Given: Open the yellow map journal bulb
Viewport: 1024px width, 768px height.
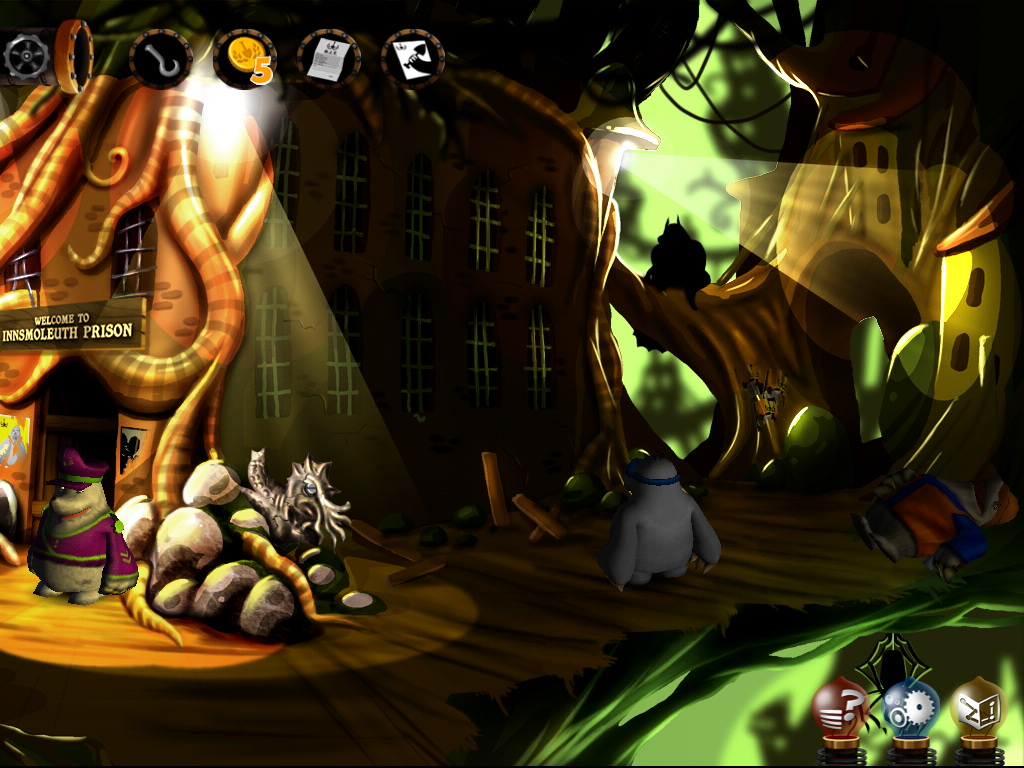Looking at the screenshot, I should pos(976,705).
